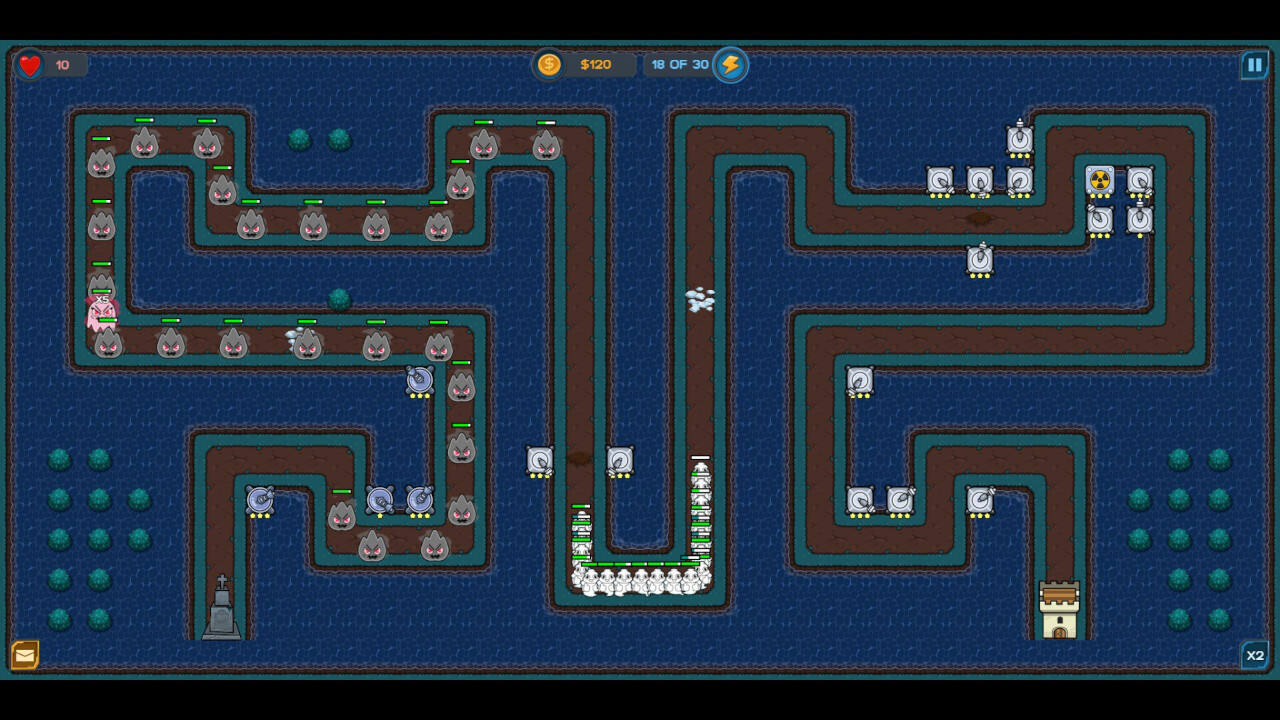Open the envelope icon in bottom-left corner
This screenshot has width=1280, height=720.
tap(27, 657)
